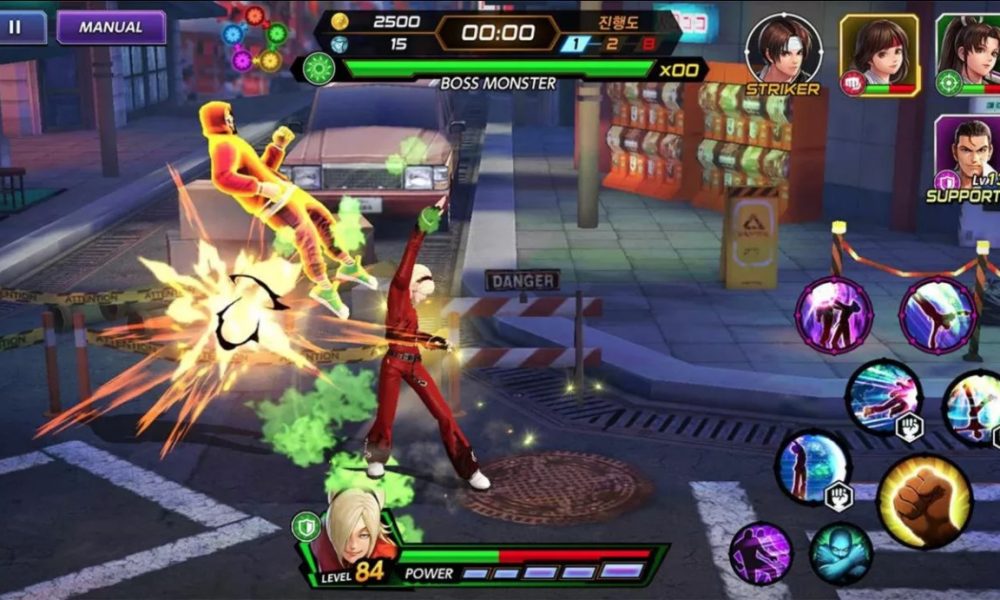Activate the purple high-kick special skill
The width and height of the screenshot is (1000, 600).
click(937, 316)
